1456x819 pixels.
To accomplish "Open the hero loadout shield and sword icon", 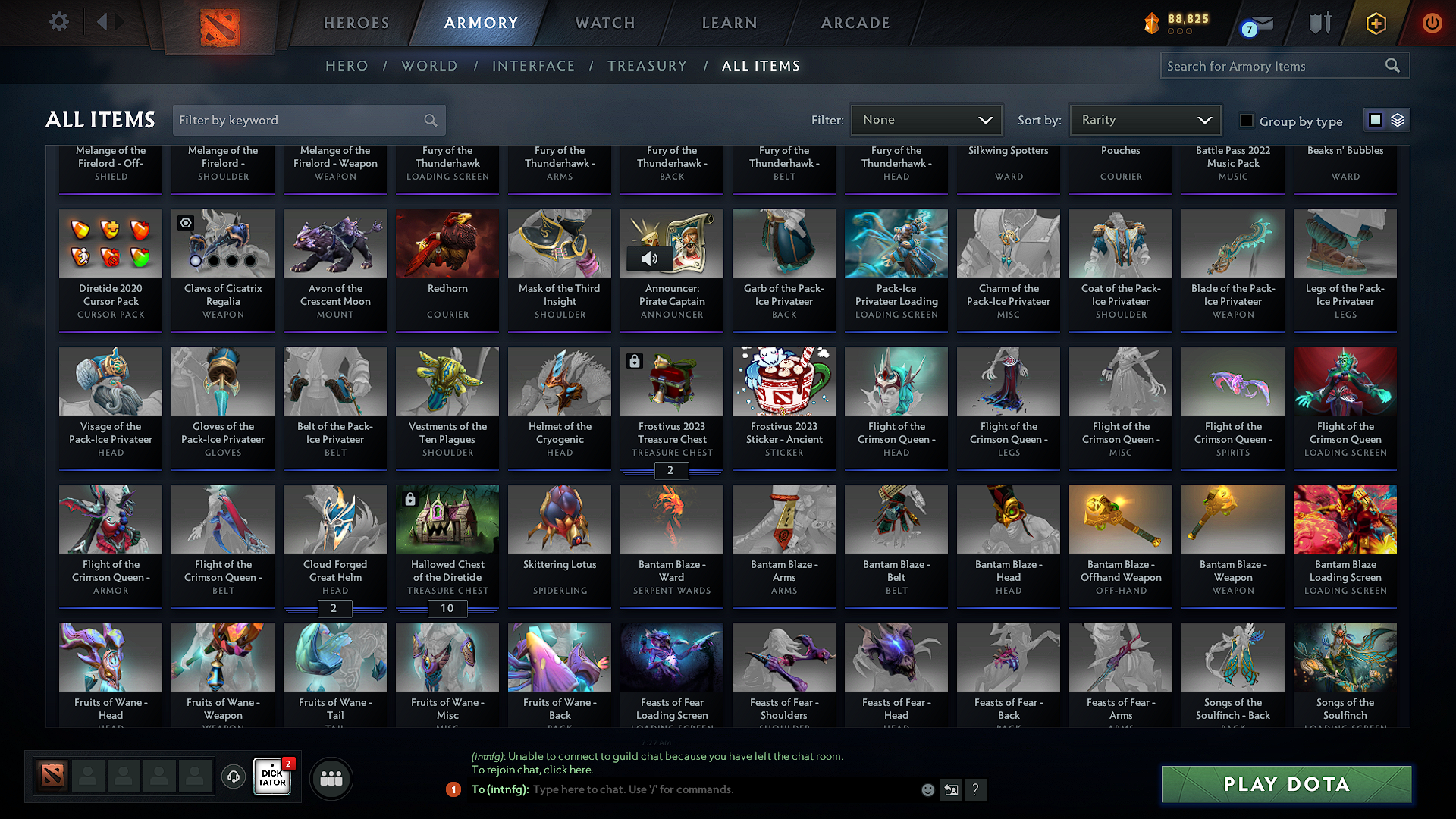I will click(1319, 23).
